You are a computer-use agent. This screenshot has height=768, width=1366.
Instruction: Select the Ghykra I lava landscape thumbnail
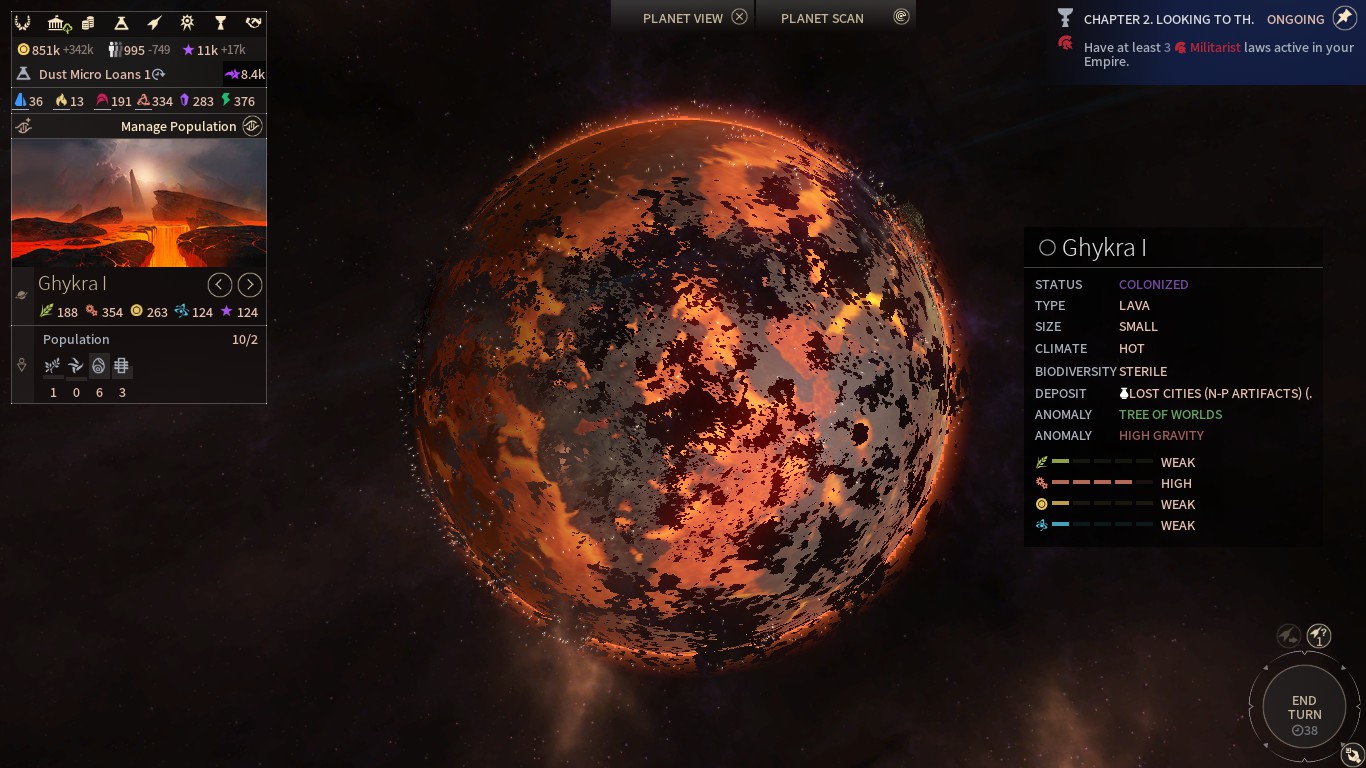pos(139,203)
